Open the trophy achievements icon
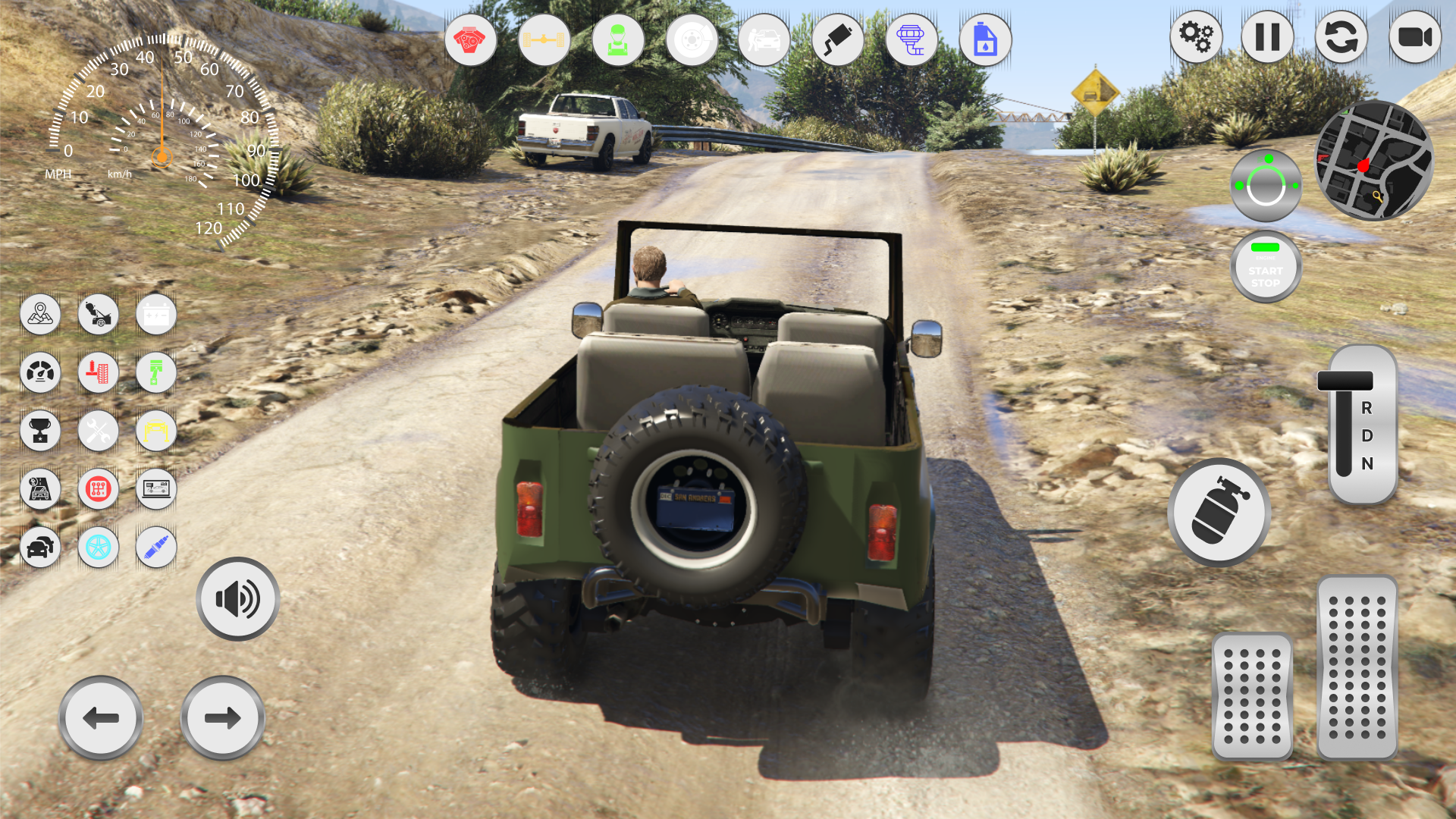1456x819 pixels. click(x=40, y=431)
